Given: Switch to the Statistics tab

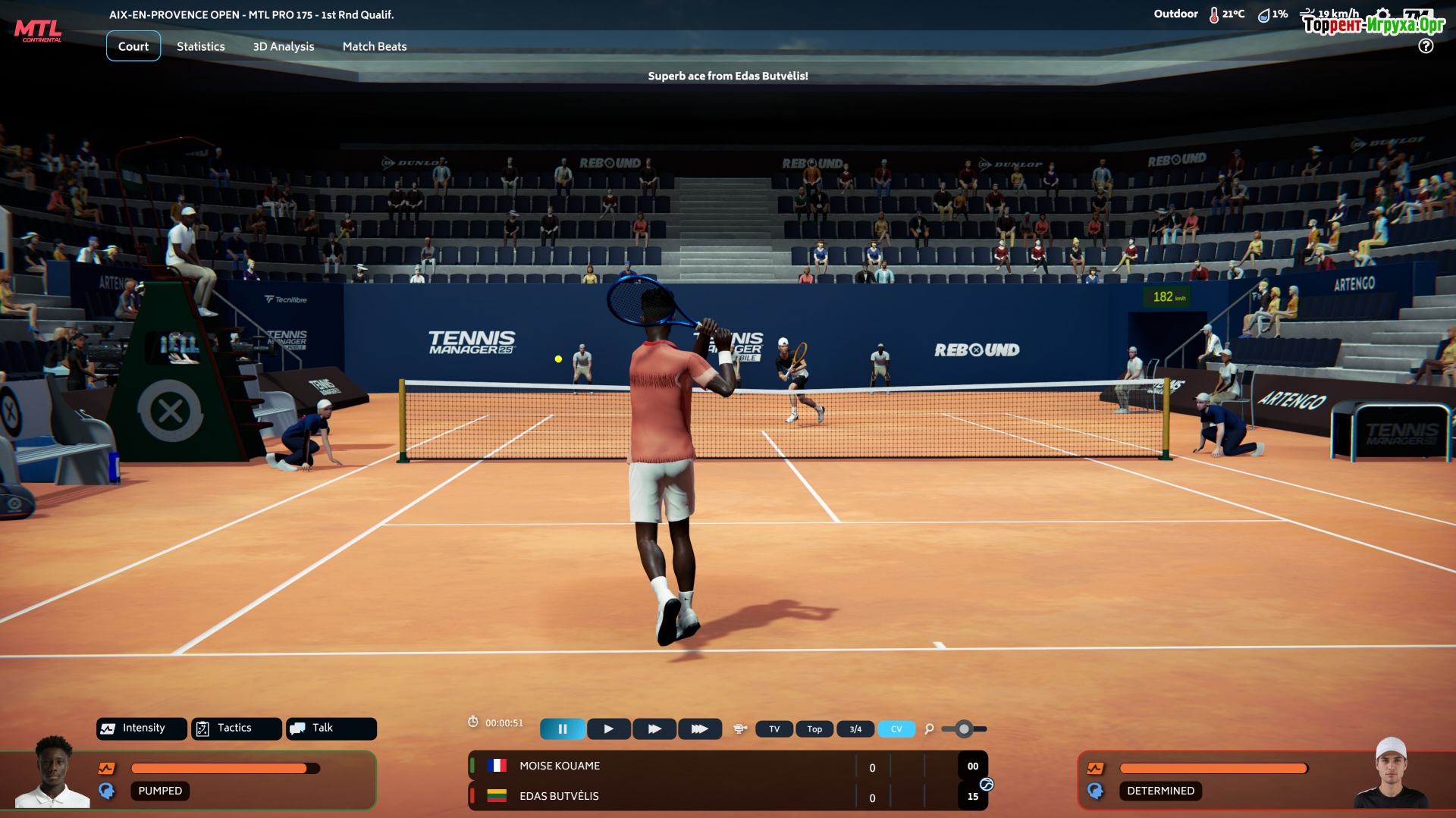Looking at the screenshot, I should [x=200, y=46].
